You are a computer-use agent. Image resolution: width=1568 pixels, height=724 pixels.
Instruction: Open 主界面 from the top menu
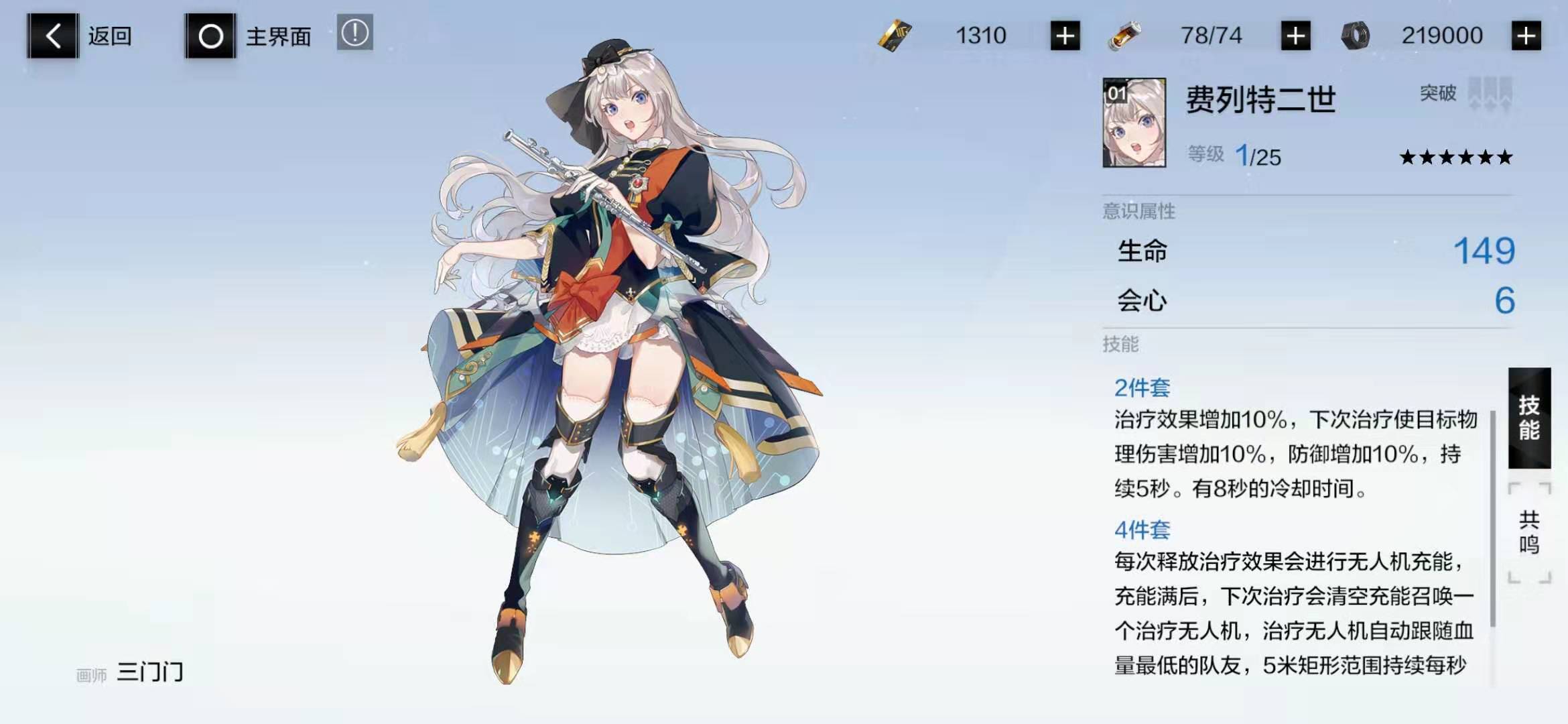point(279,37)
